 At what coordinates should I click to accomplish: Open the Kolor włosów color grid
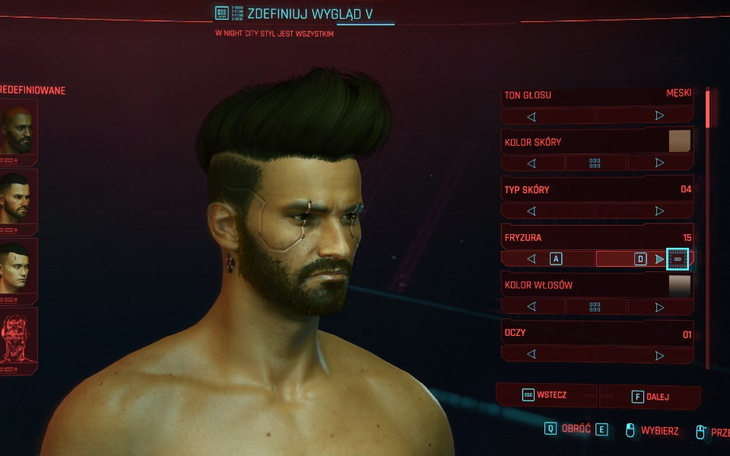[x=595, y=307]
